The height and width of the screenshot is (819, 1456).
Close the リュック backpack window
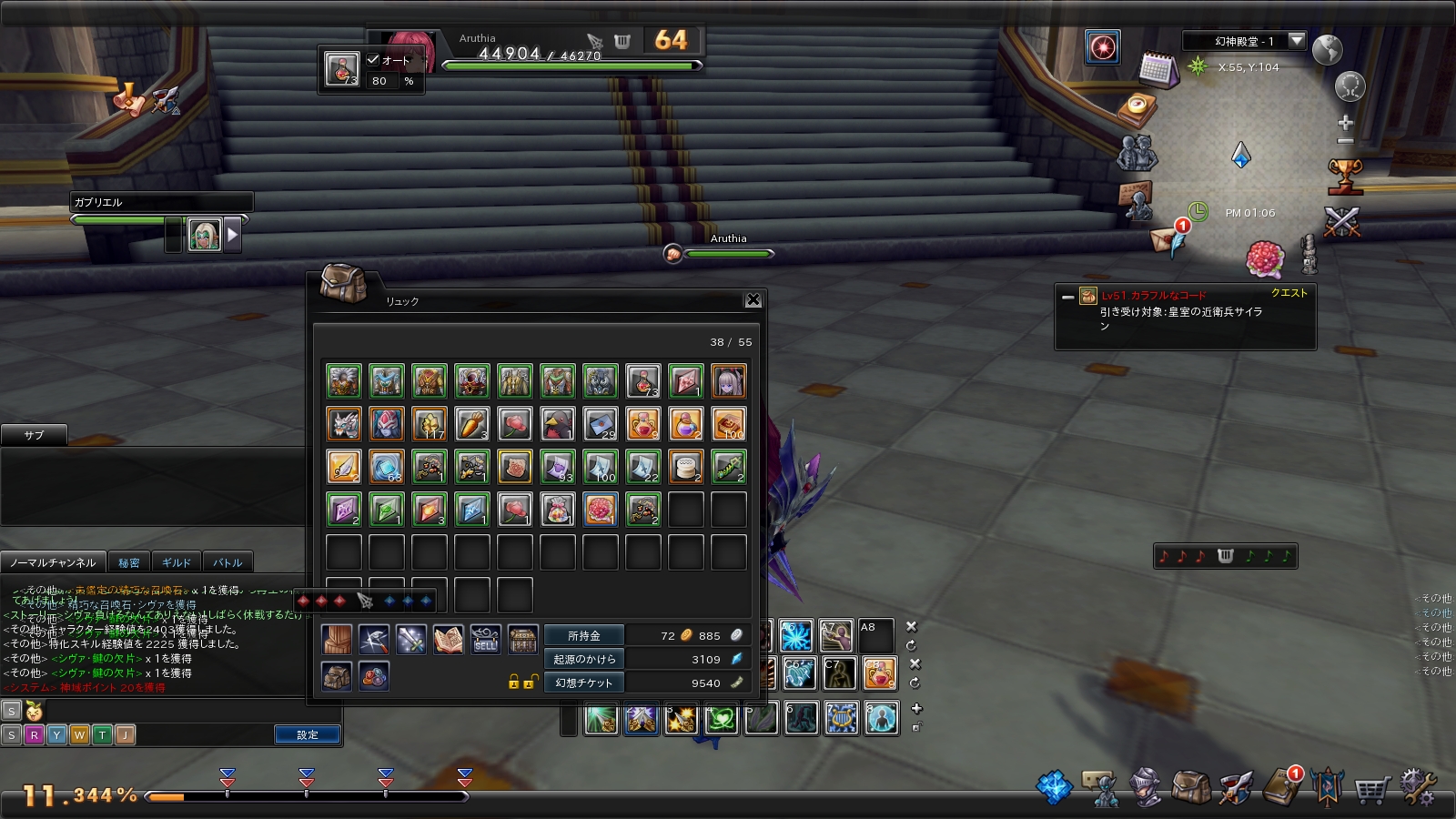click(753, 299)
